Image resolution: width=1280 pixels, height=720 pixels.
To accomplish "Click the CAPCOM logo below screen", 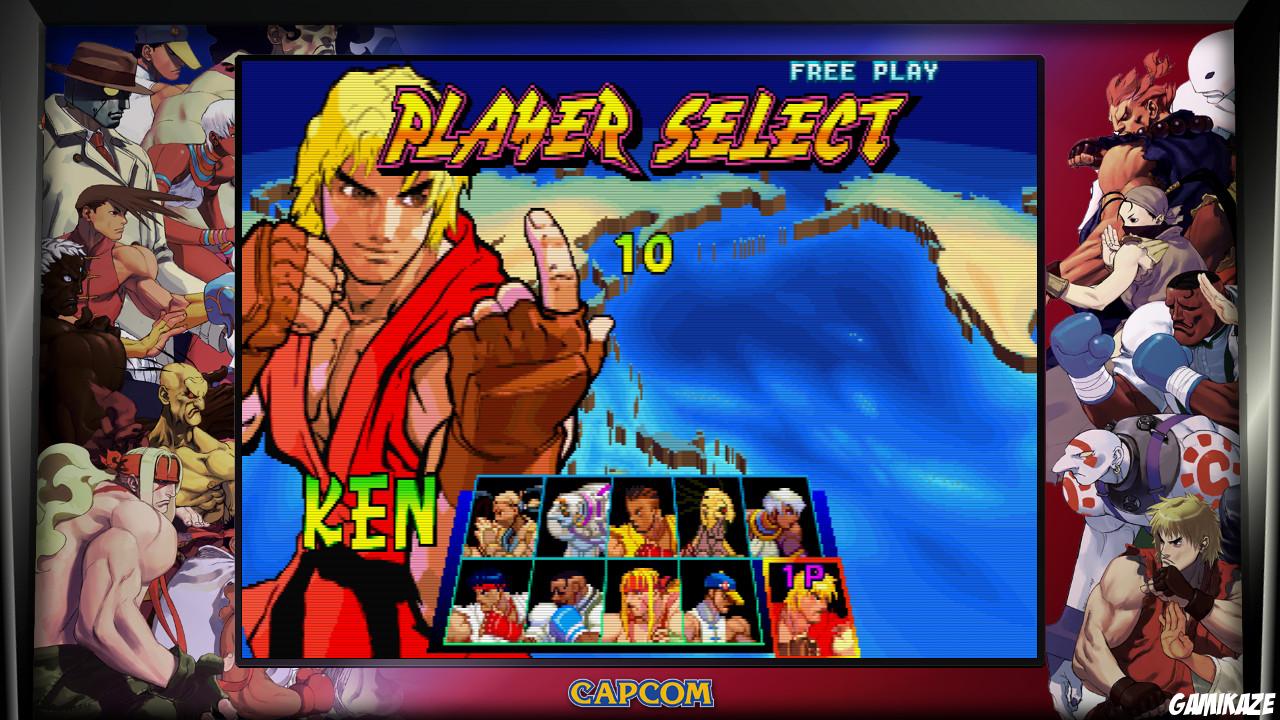I will point(640,692).
